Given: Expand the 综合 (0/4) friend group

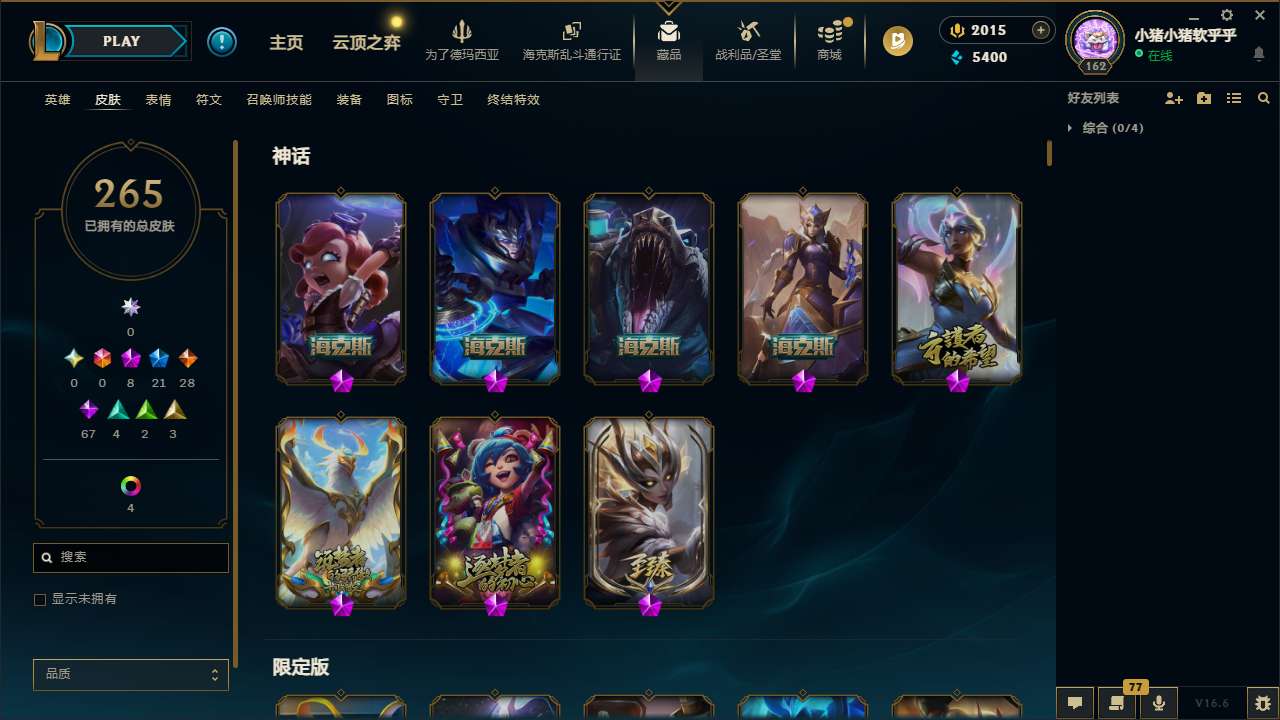Looking at the screenshot, I should click(x=1104, y=128).
